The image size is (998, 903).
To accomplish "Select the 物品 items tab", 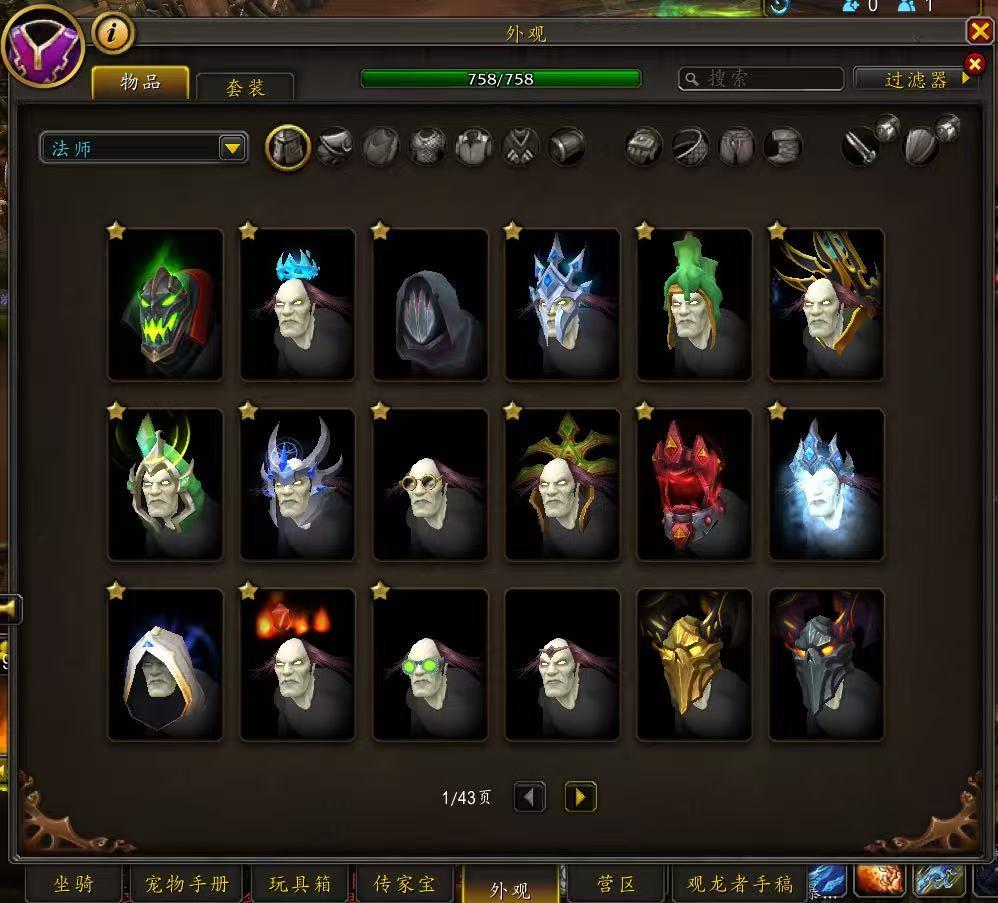I will click(x=141, y=83).
